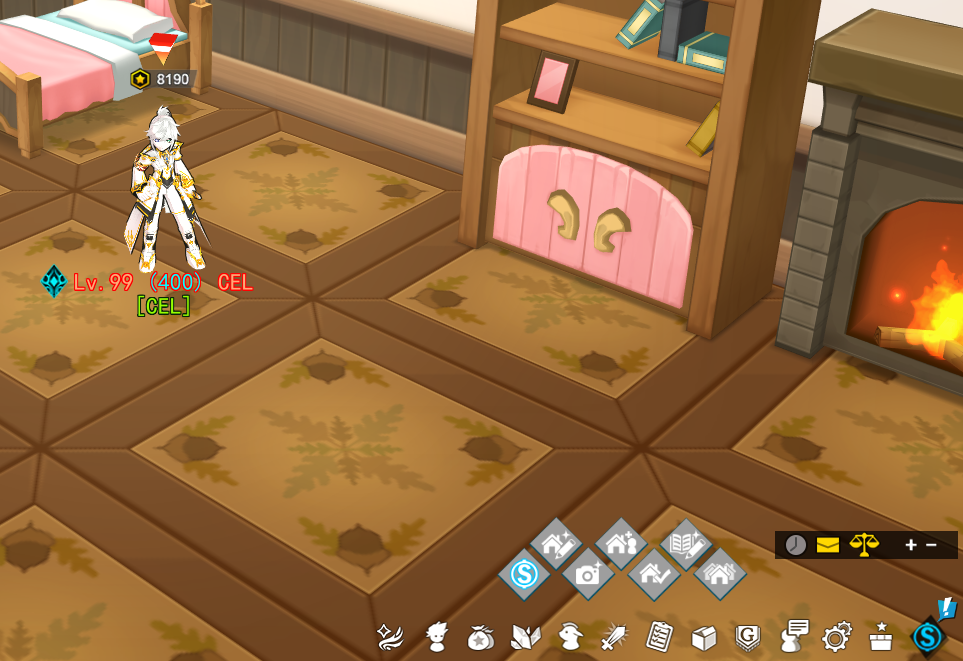Open the guild shield G icon
The height and width of the screenshot is (661, 963).
(x=748, y=637)
